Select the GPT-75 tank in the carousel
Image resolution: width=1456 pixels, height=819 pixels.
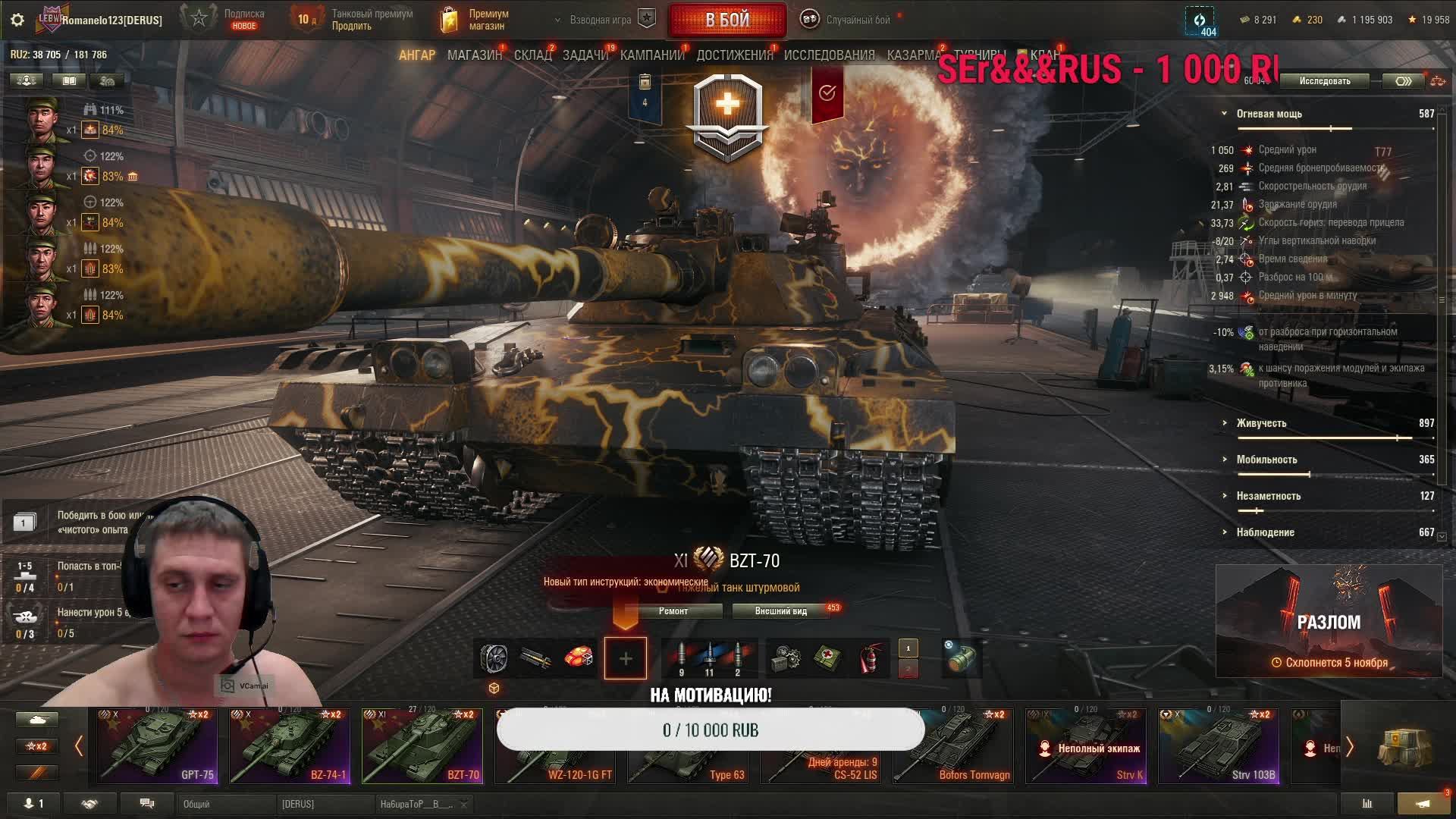(x=157, y=746)
